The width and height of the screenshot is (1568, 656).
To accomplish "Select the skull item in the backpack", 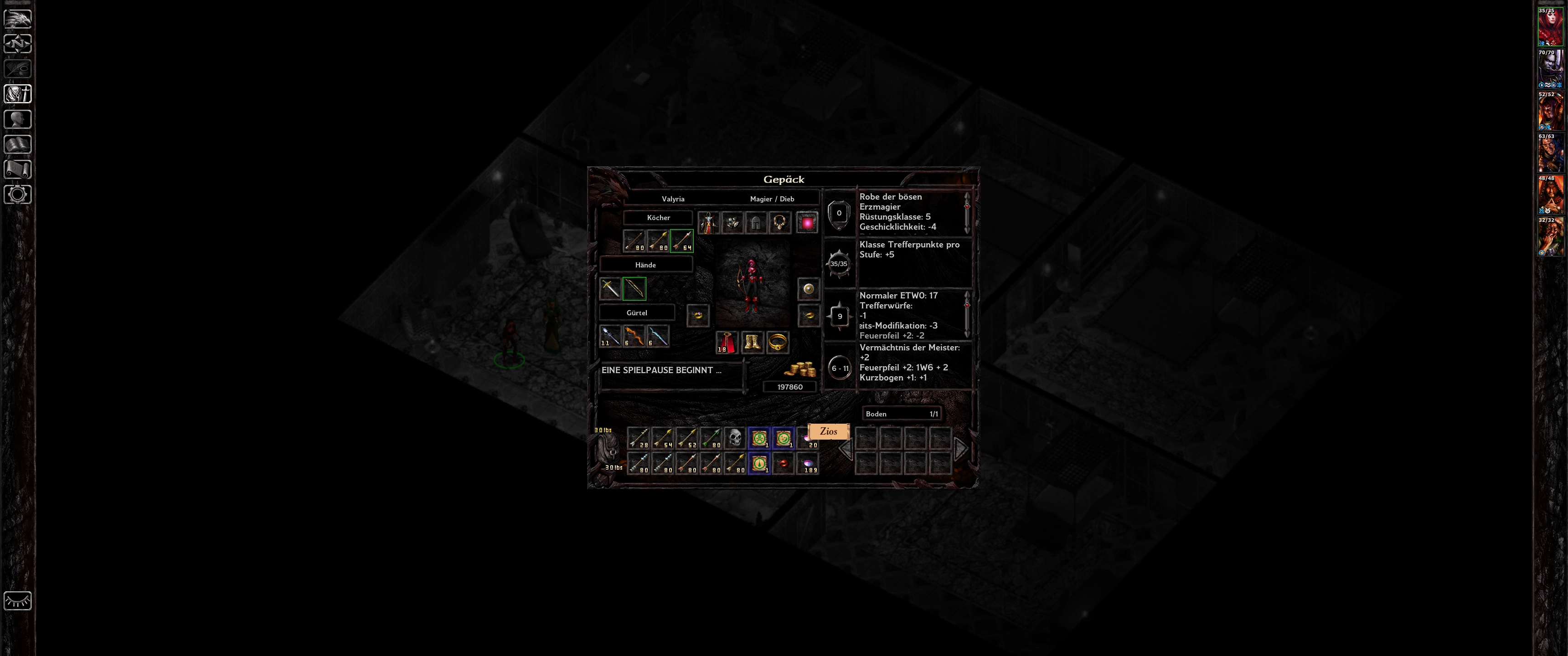I will point(735,438).
